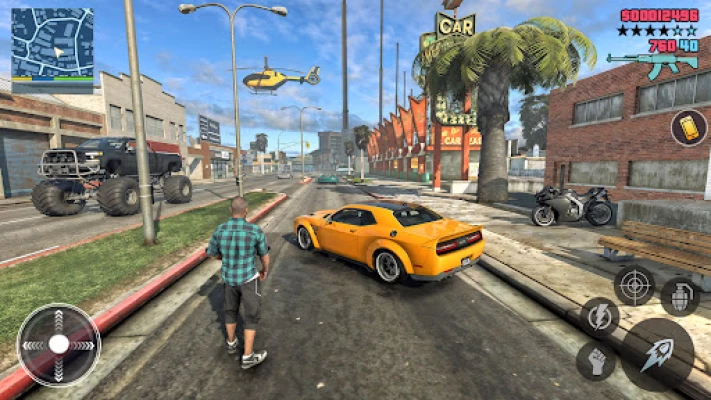This screenshot has width=711, height=400.
Task: Tap the yellow car icon button
Action: pos(689,127)
